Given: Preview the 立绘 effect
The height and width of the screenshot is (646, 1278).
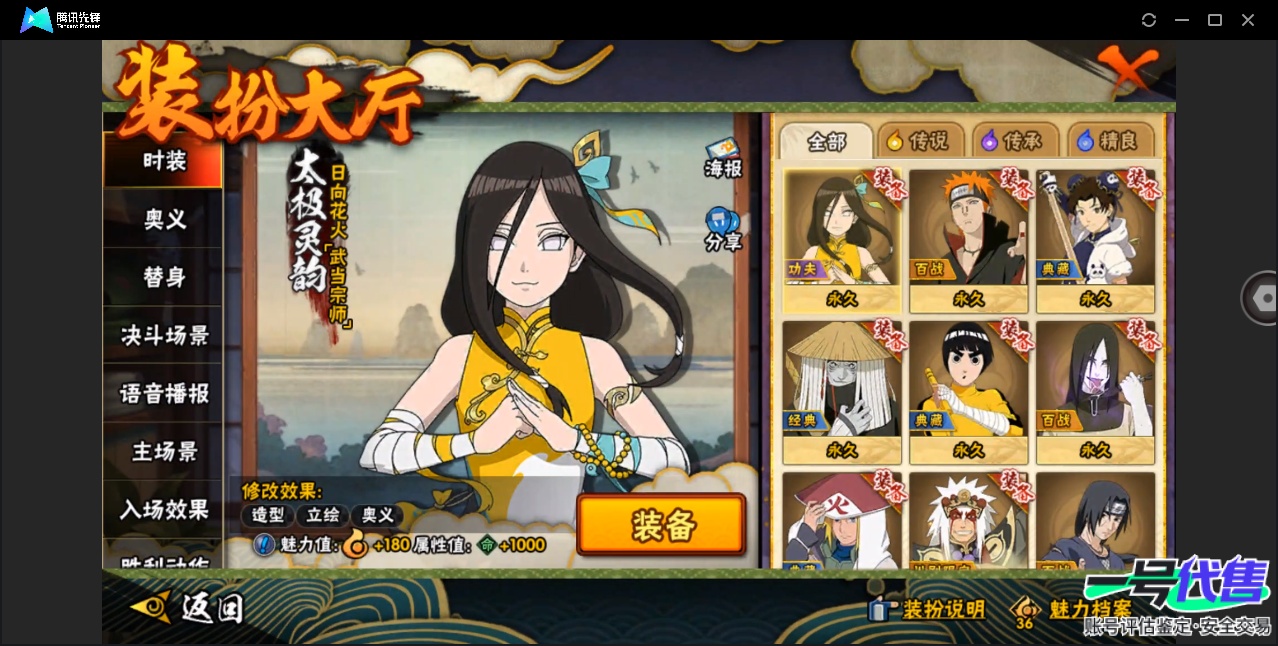Looking at the screenshot, I should (323, 515).
